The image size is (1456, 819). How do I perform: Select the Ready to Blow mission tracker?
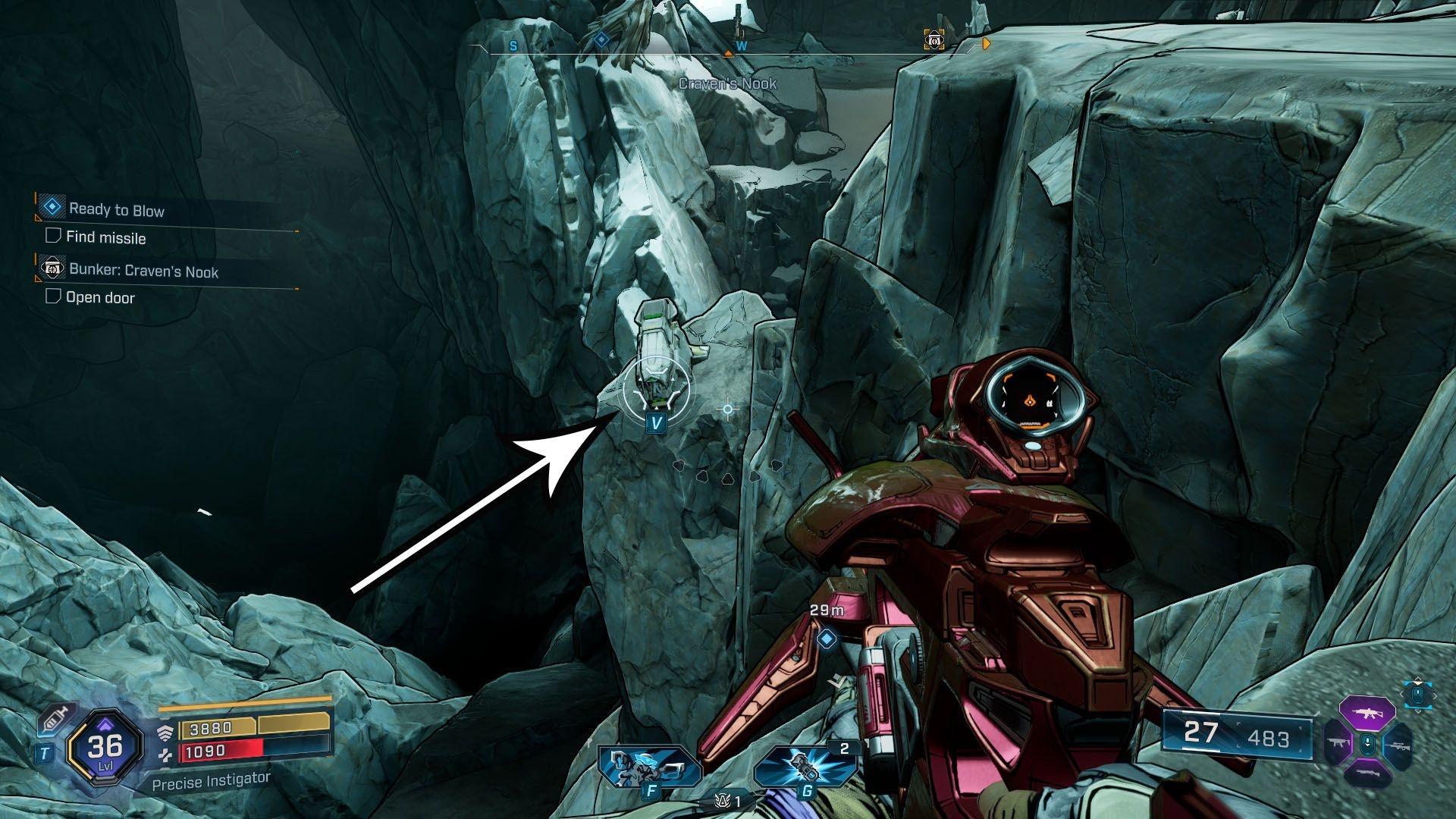(116, 210)
